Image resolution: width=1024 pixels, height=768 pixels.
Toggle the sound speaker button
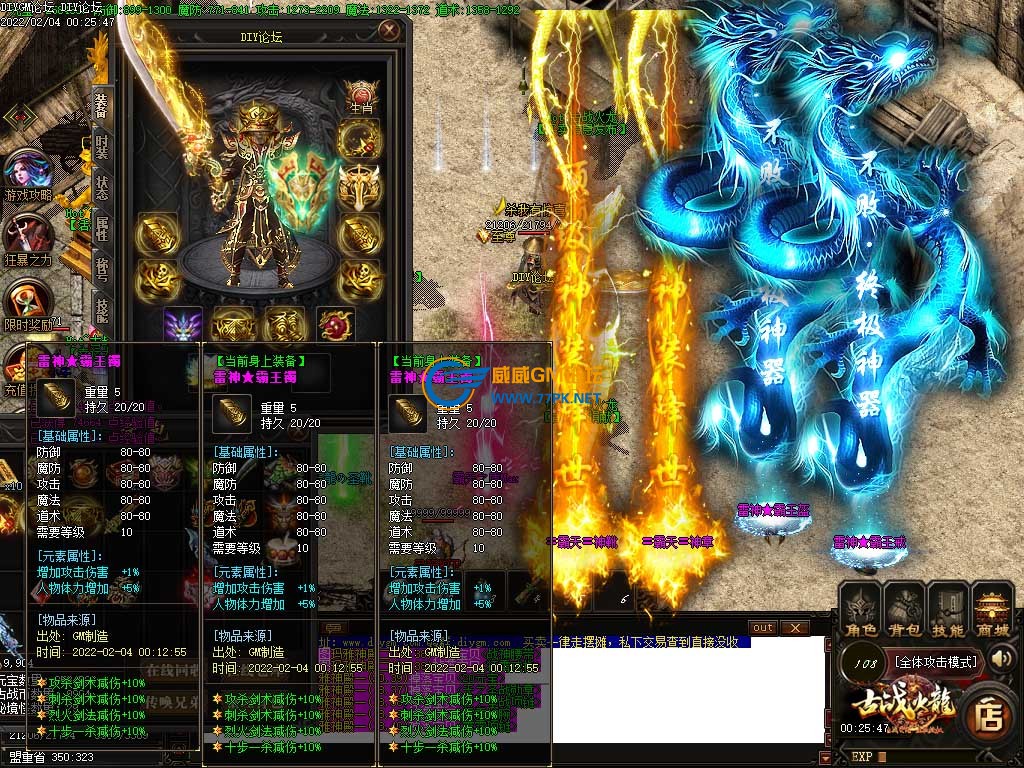[x=1002, y=658]
